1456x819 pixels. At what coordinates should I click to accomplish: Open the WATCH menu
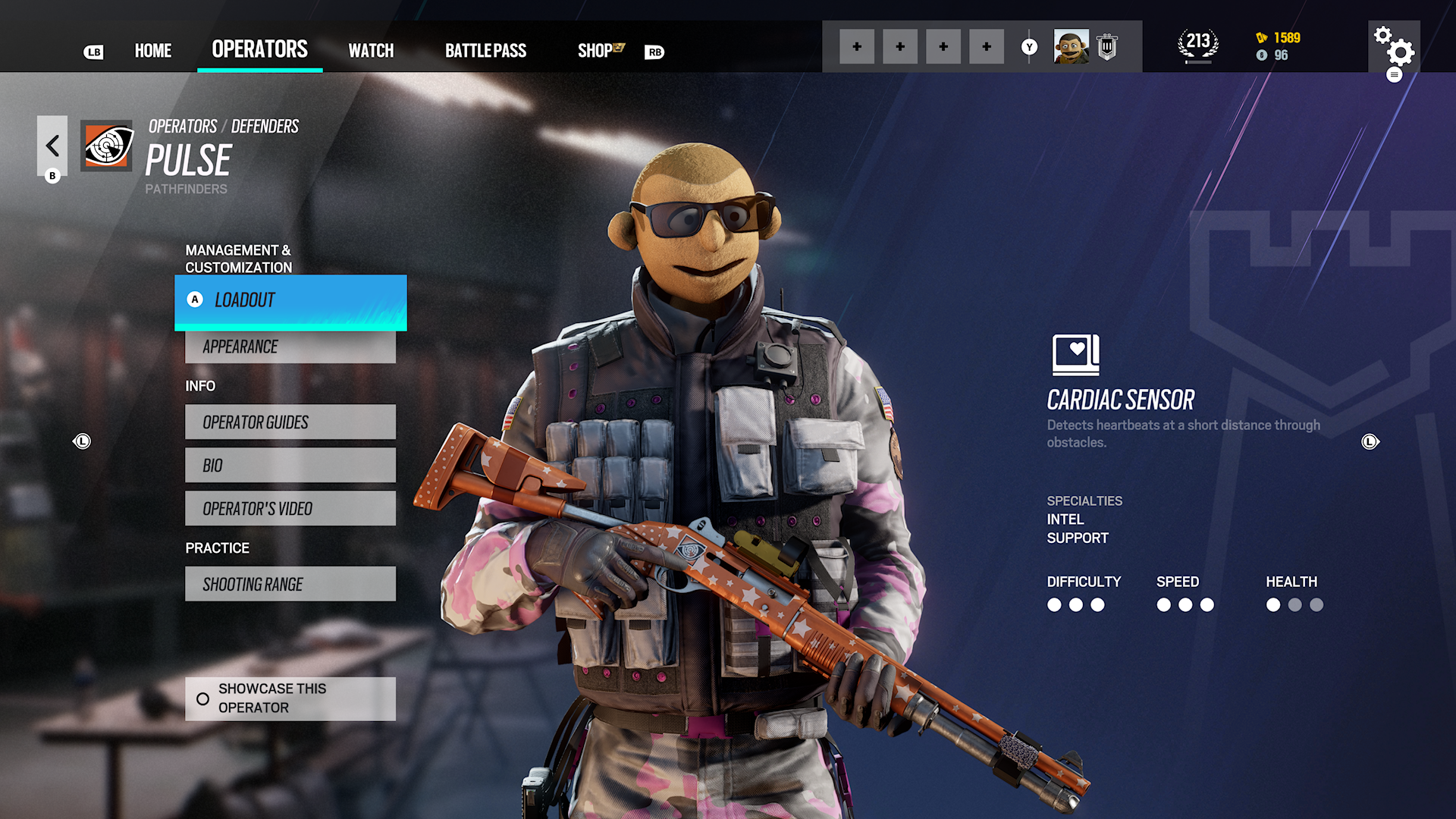pyautogui.click(x=371, y=51)
